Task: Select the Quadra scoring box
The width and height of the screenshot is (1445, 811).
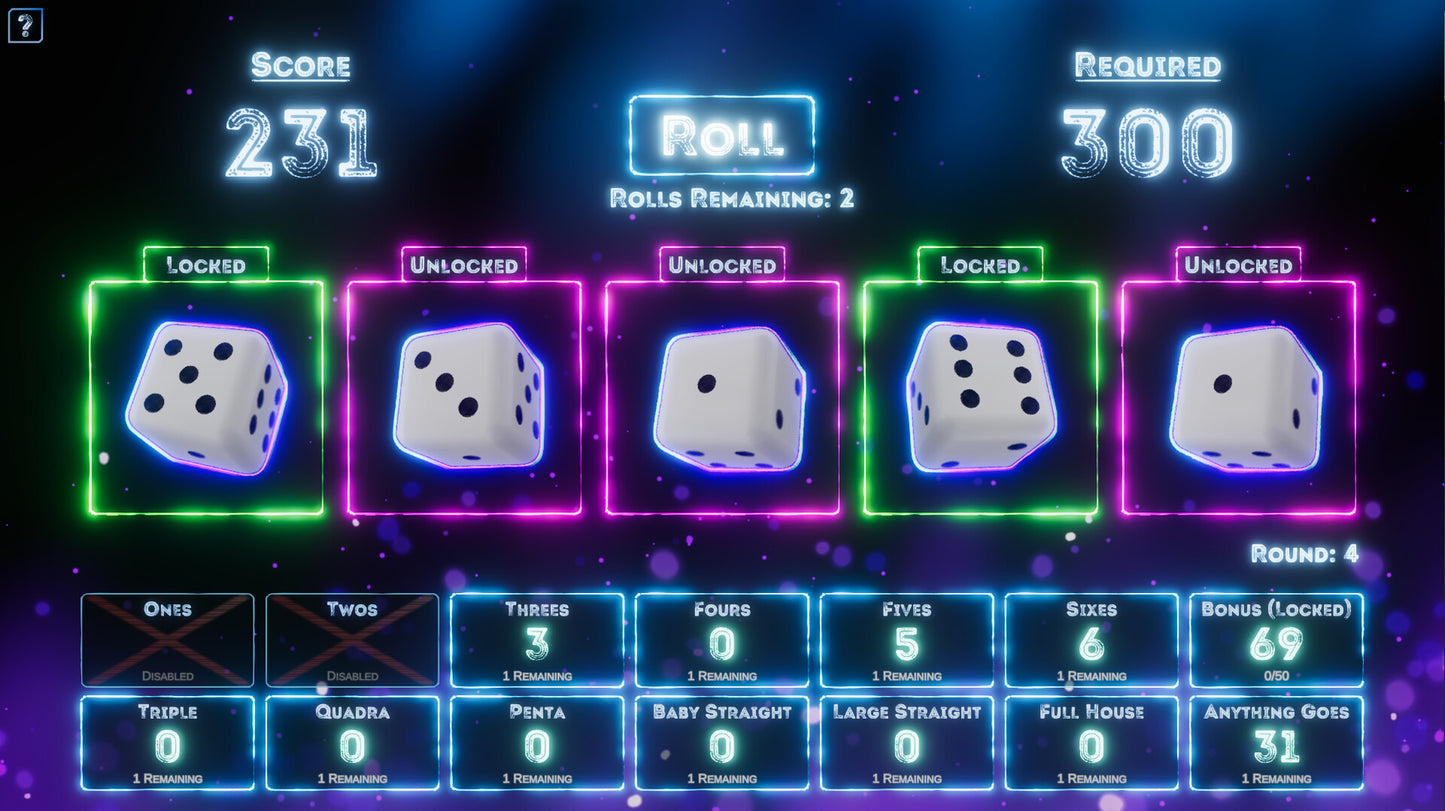Action: pos(352,743)
